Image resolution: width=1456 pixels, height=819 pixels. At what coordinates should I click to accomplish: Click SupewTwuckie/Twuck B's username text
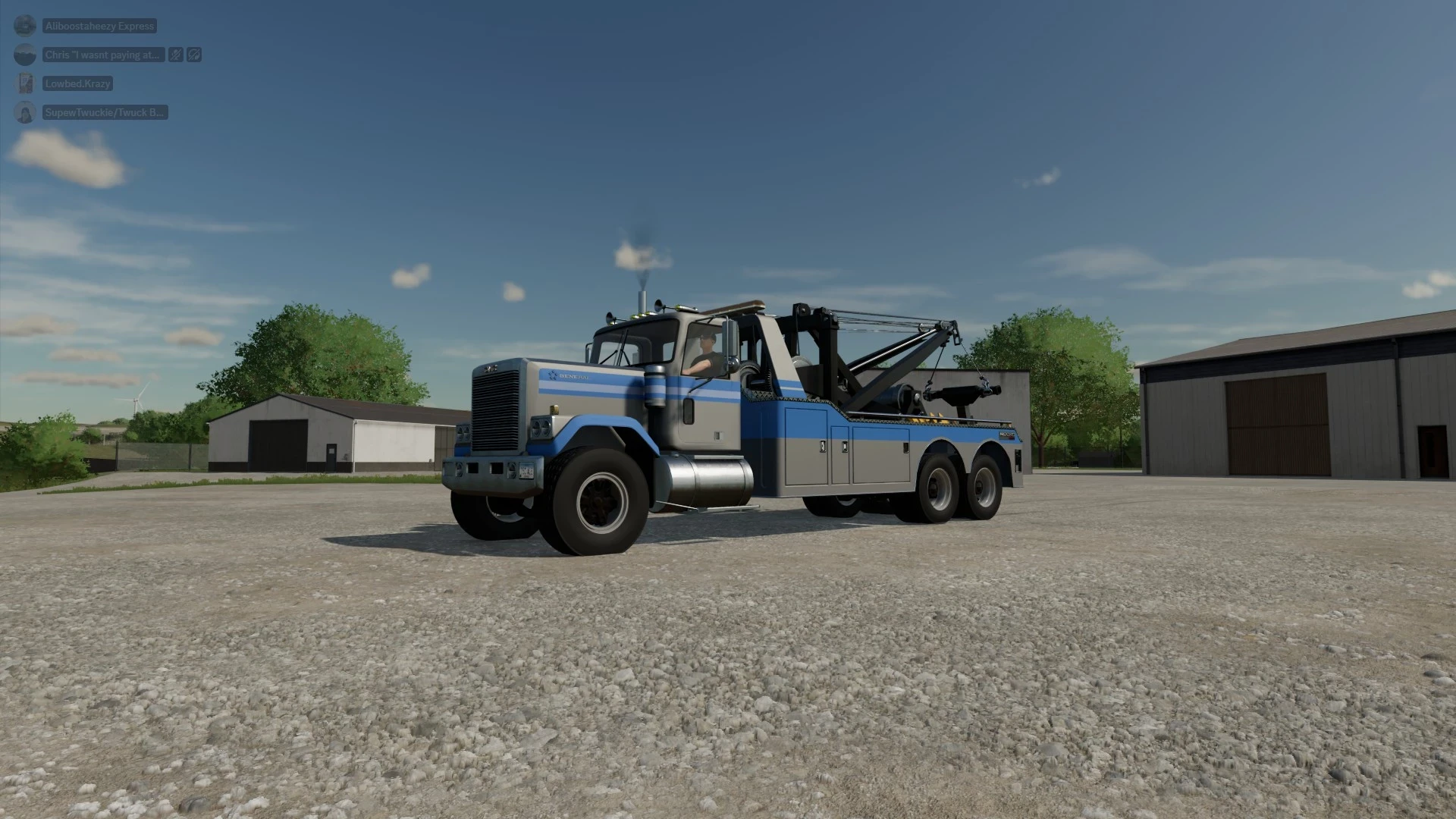tap(105, 112)
